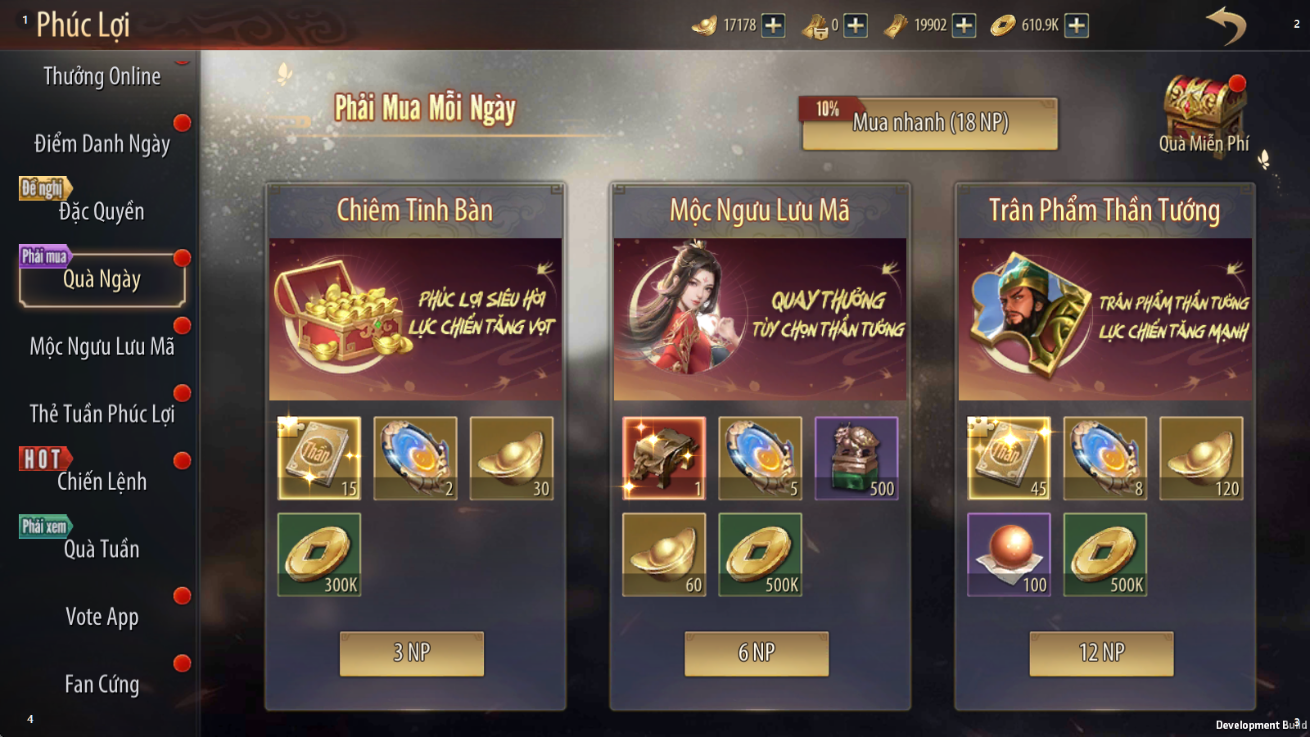Buy Chiêm Tinh Bàn for 3 NP
The height and width of the screenshot is (737, 1310).
412,653
